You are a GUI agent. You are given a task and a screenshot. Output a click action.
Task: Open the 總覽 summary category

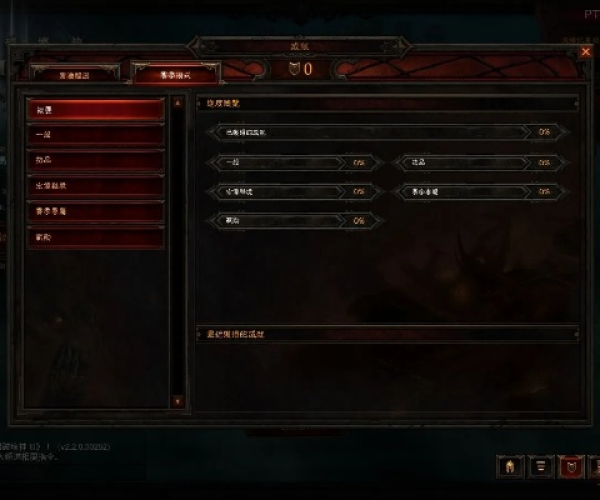click(x=94, y=109)
